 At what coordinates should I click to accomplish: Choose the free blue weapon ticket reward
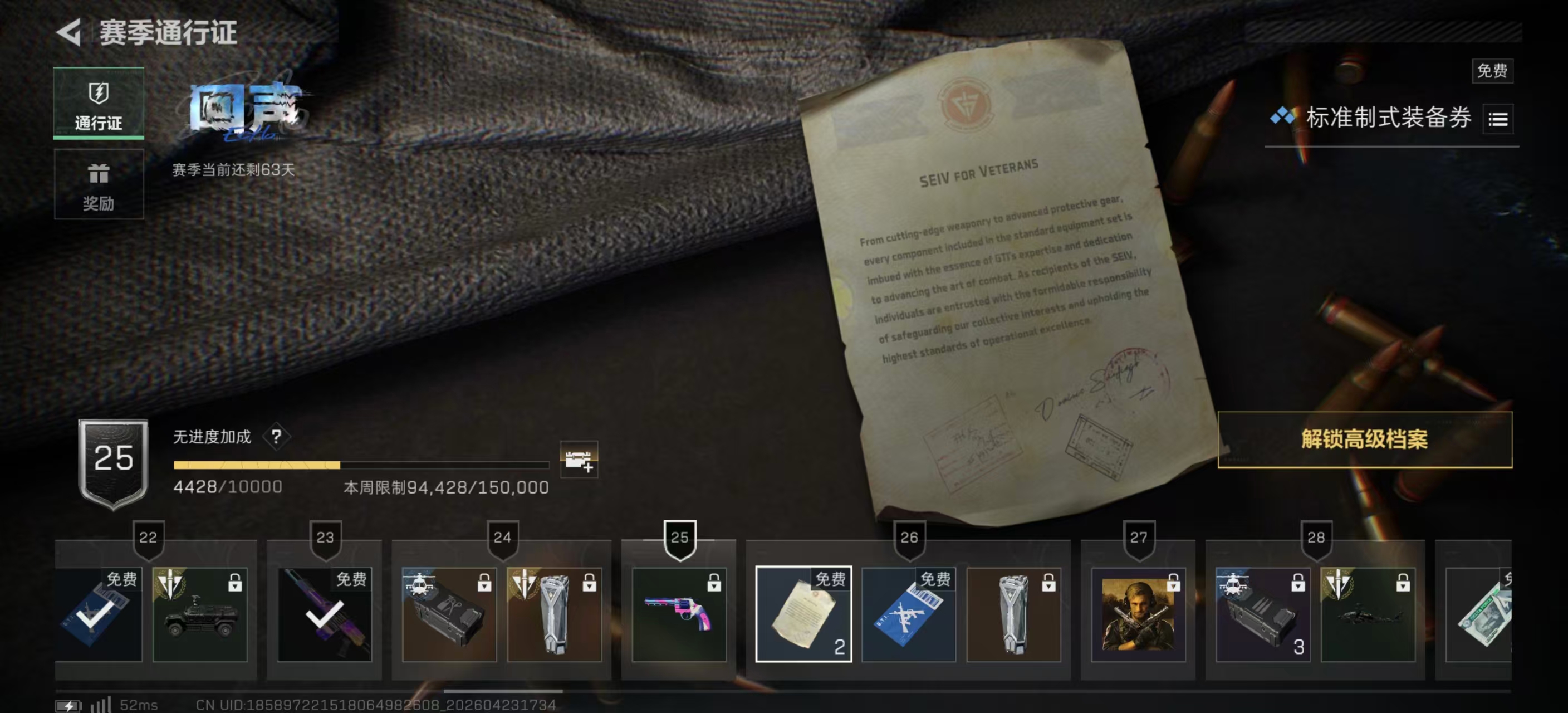tap(908, 614)
